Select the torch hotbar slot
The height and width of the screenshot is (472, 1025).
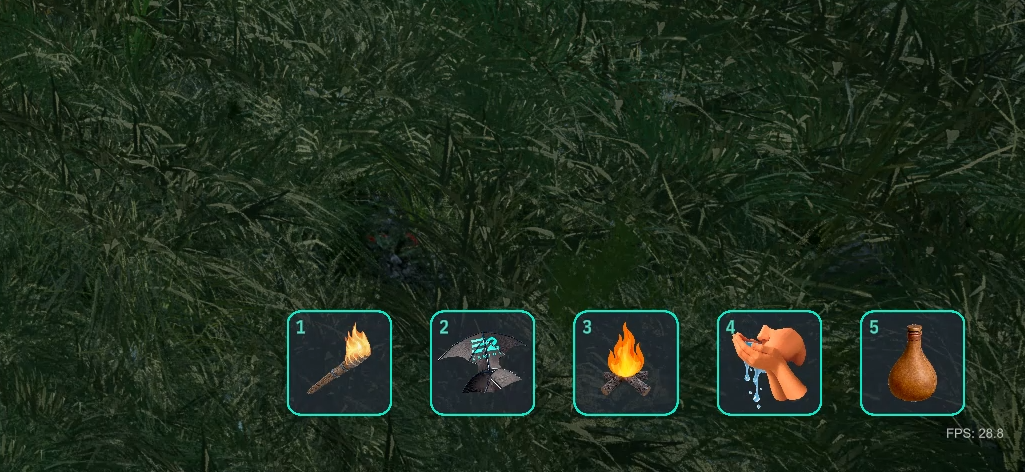(339, 362)
